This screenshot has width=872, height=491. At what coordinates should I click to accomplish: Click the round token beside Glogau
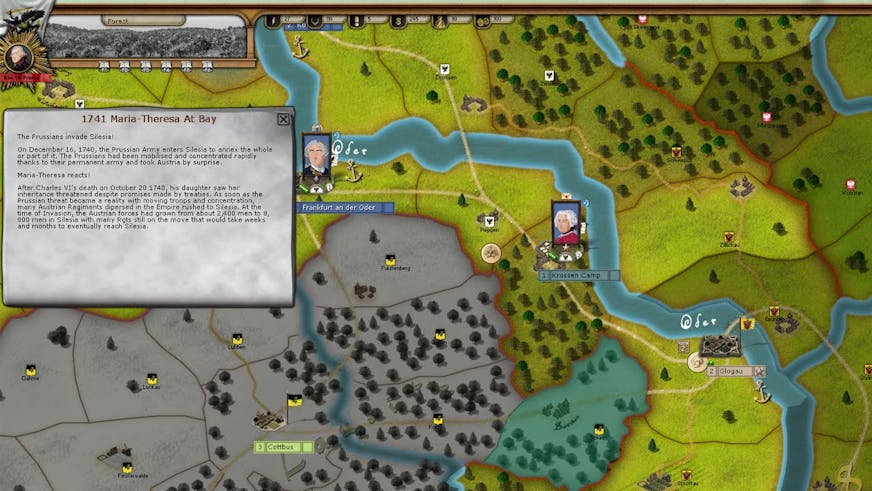pyautogui.click(x=695, y=362)
